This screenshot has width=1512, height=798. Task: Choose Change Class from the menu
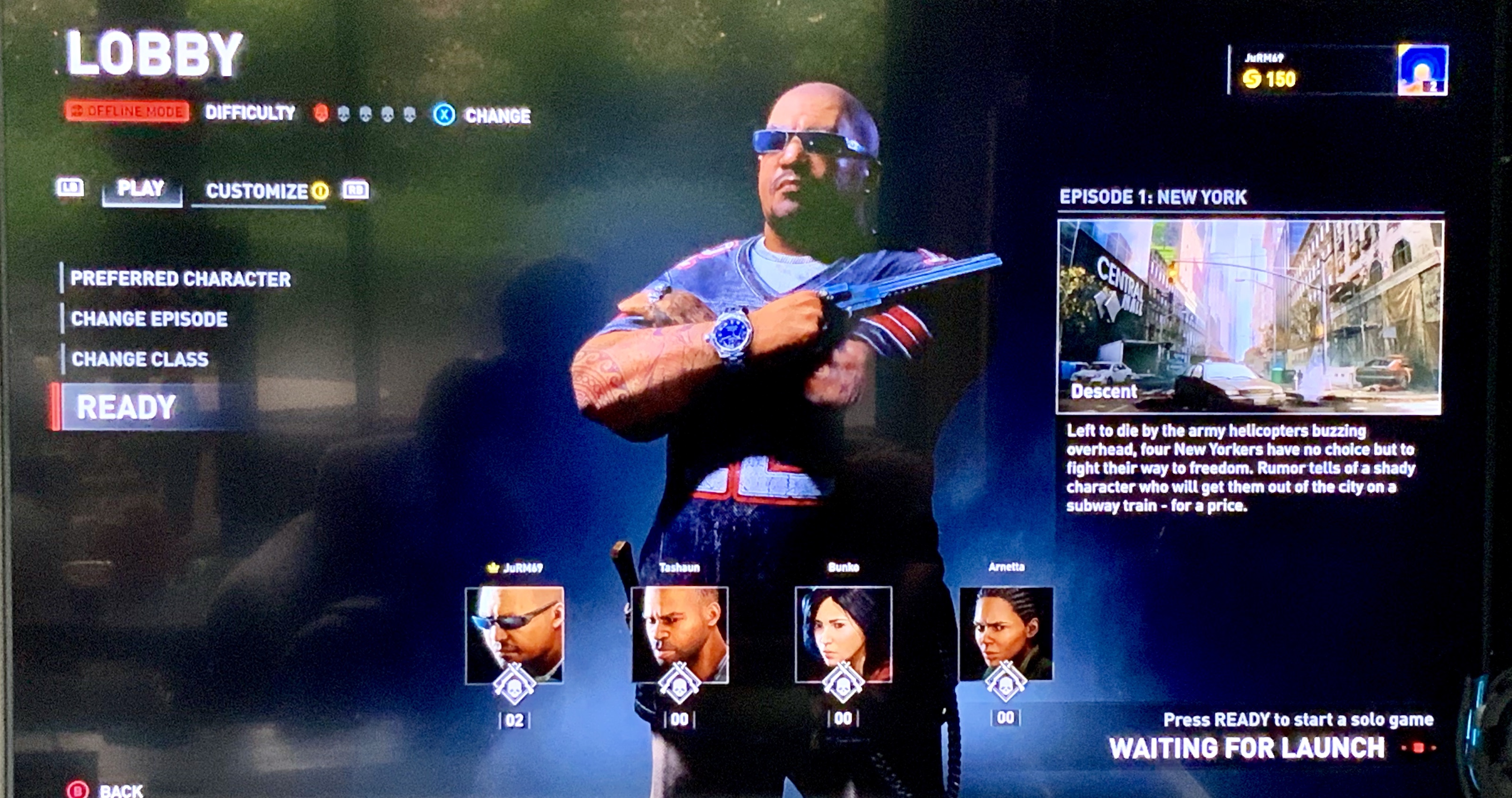(140, 359)
